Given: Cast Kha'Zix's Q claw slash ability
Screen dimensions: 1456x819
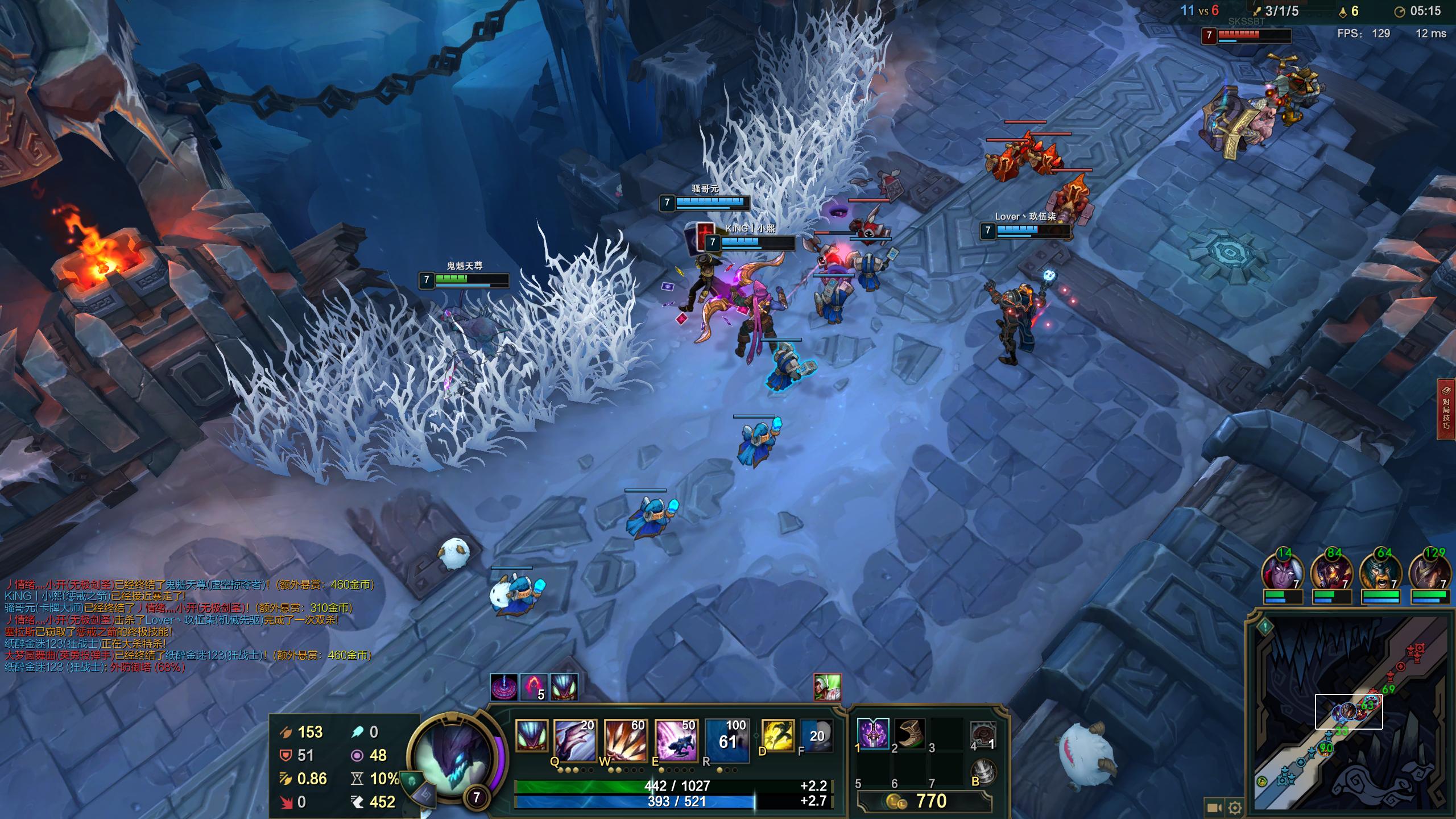Looking at the screenshot, I should [x=574, y=739].
